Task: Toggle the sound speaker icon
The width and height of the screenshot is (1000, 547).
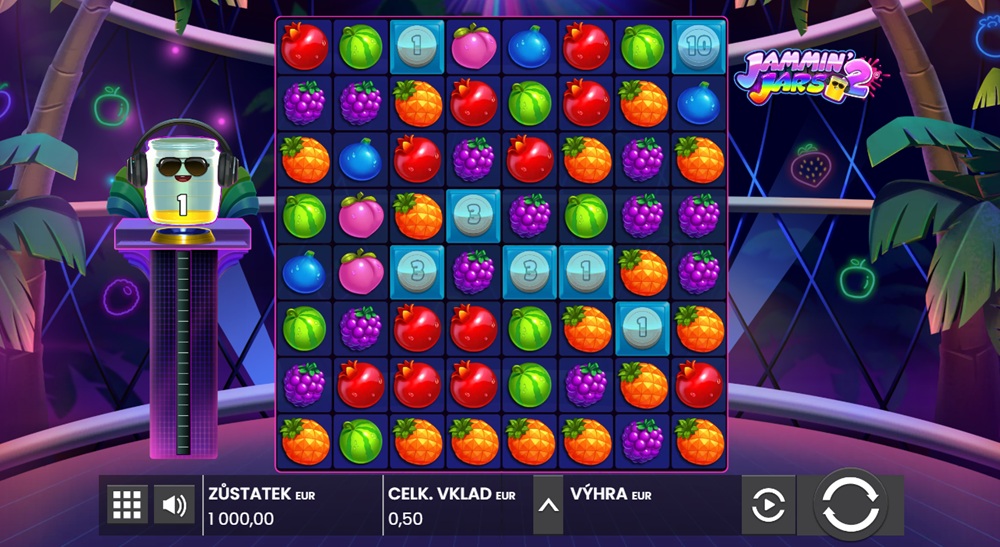Action: click(174, 505)
